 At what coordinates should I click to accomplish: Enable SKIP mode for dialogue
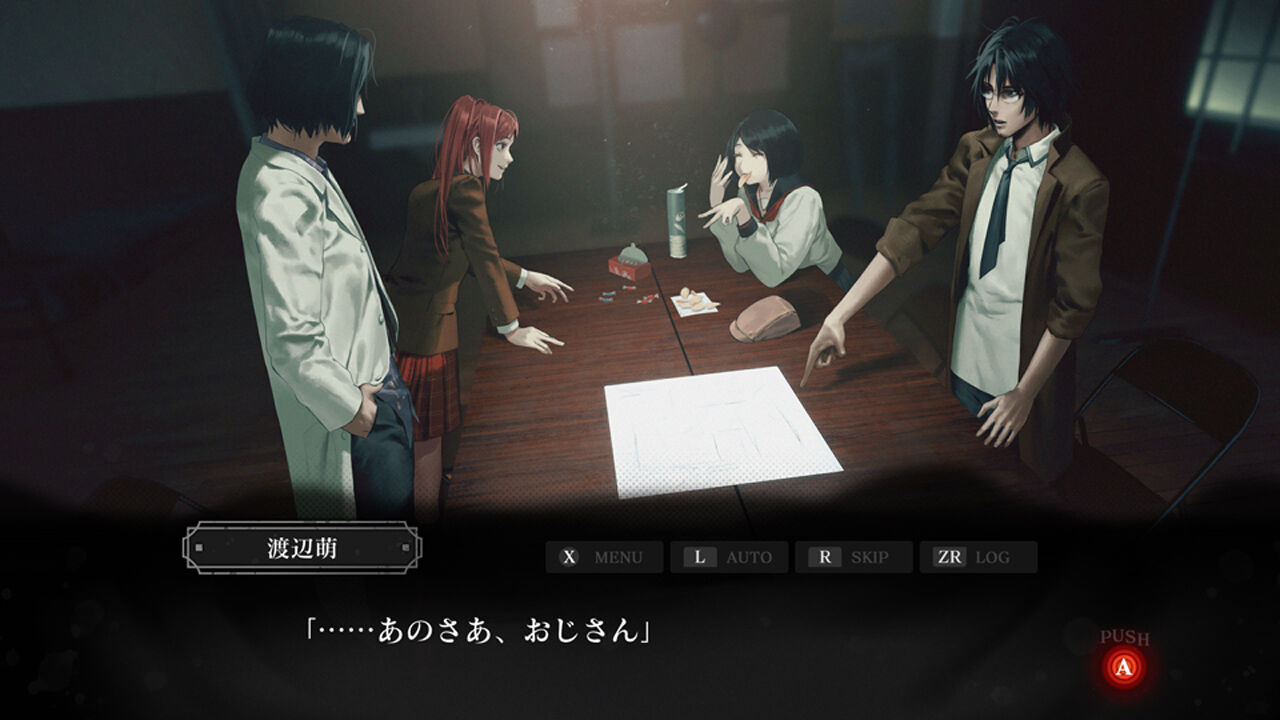point(873,557)
